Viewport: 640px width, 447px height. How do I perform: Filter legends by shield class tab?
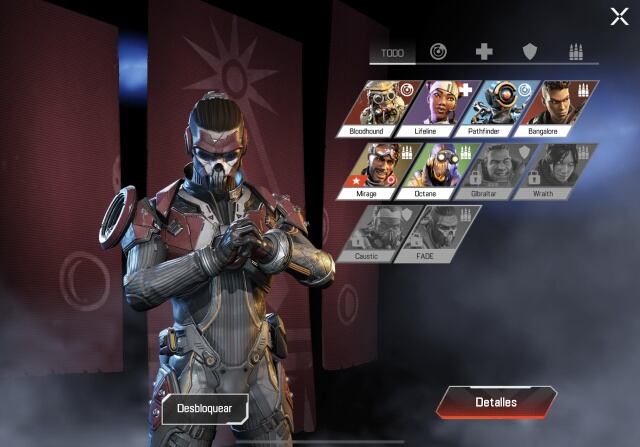tap(530, 52)
